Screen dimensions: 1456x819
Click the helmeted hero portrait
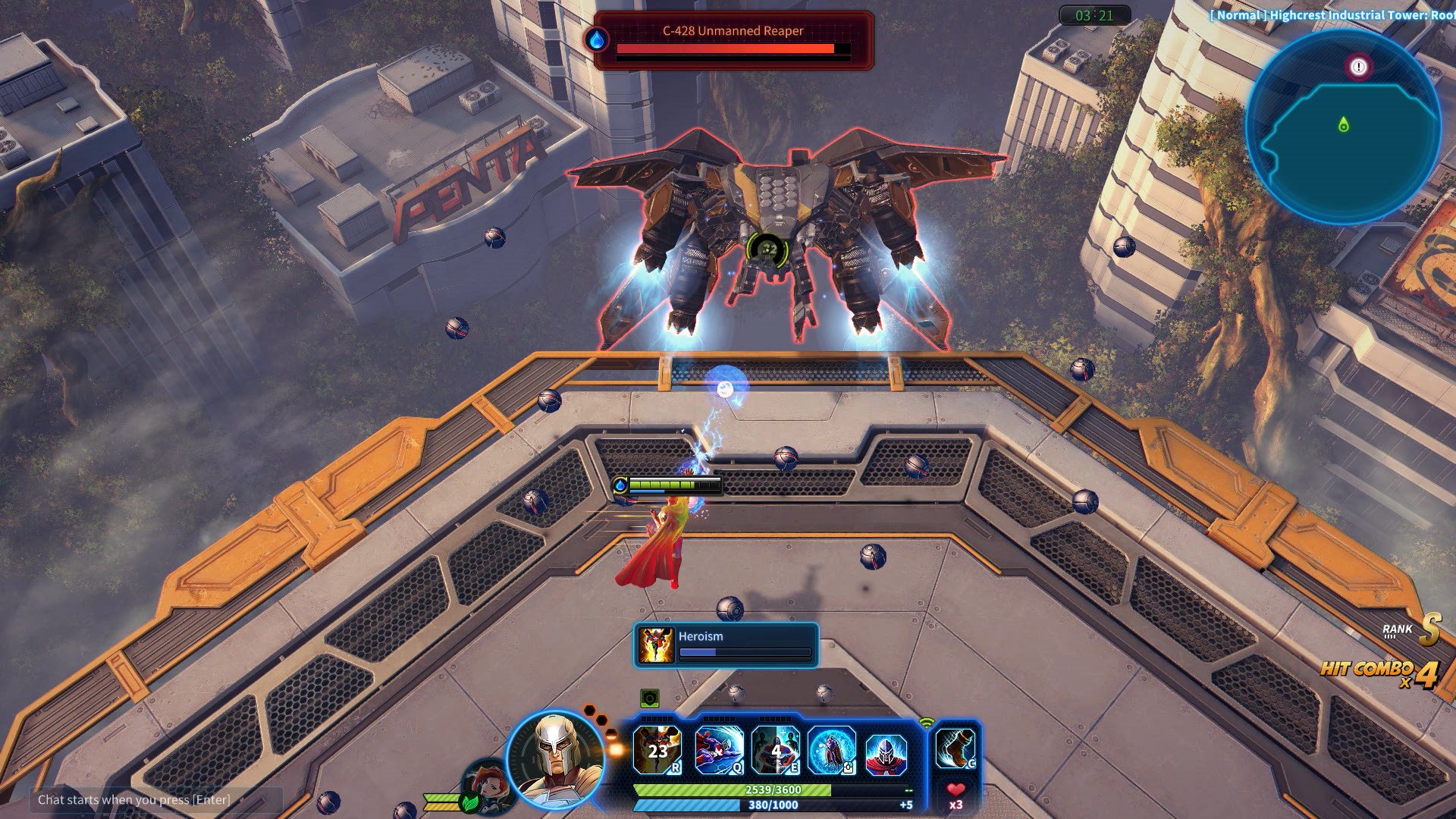(x=557, y=758)
